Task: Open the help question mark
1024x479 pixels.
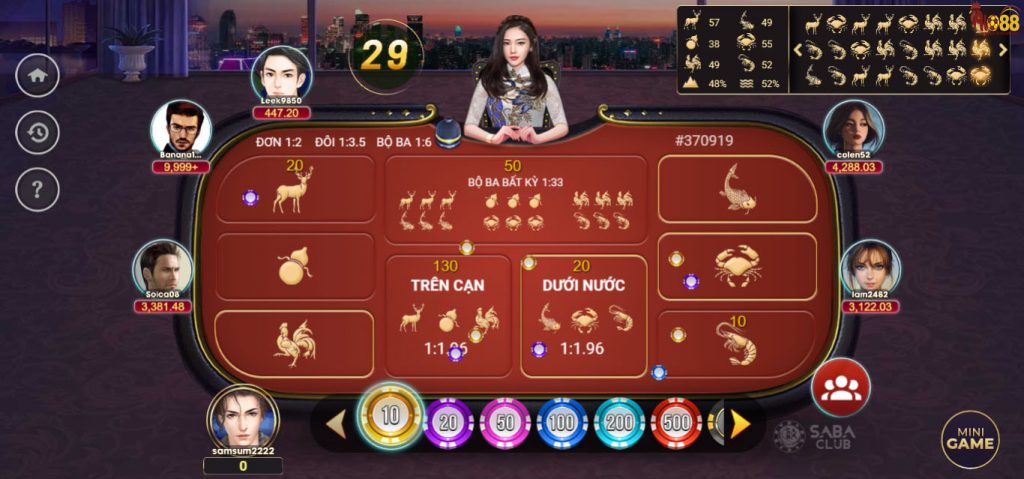Action: pos(38,188)
